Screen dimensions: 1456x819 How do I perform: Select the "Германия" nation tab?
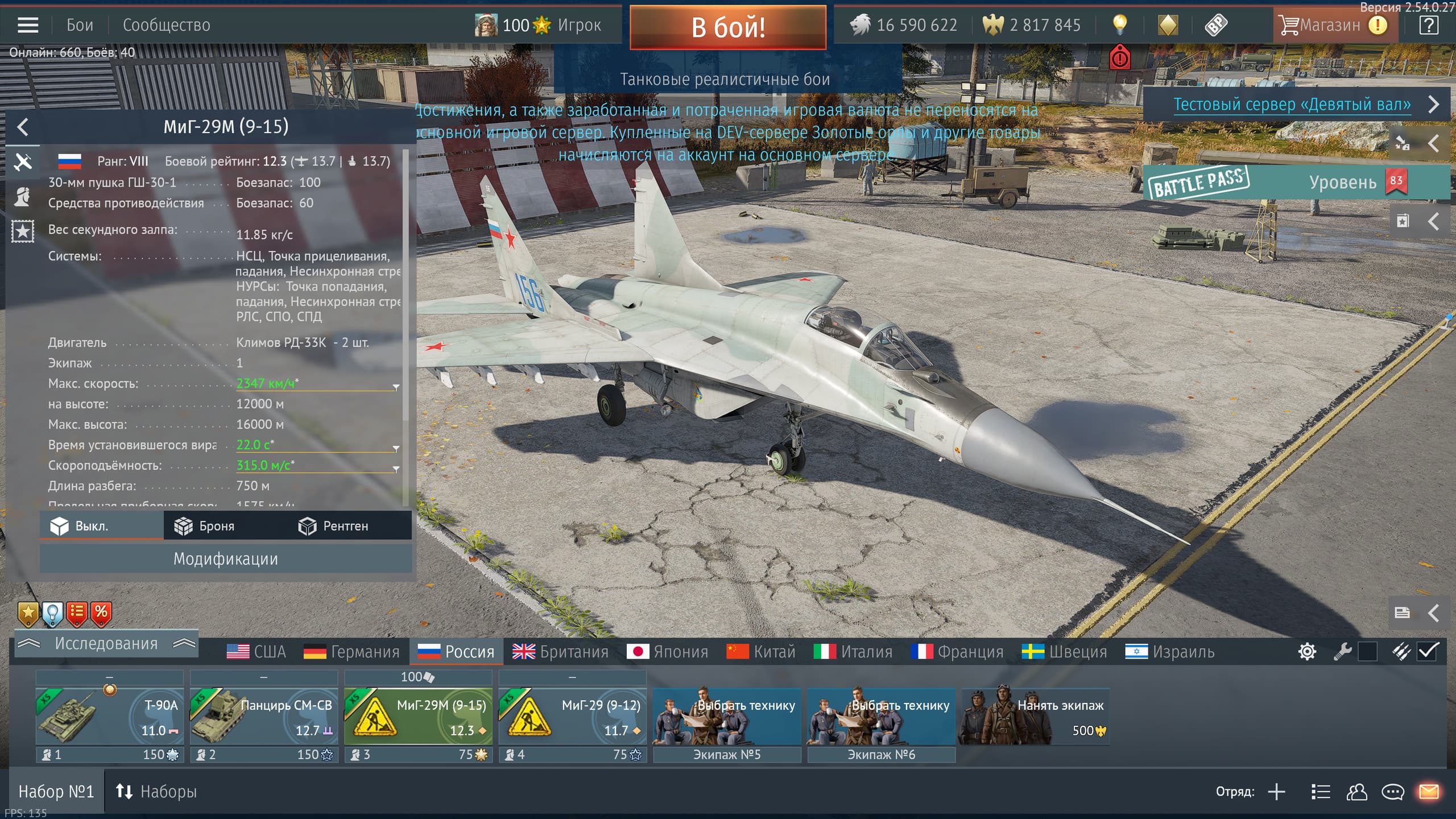tap(352, 651)
